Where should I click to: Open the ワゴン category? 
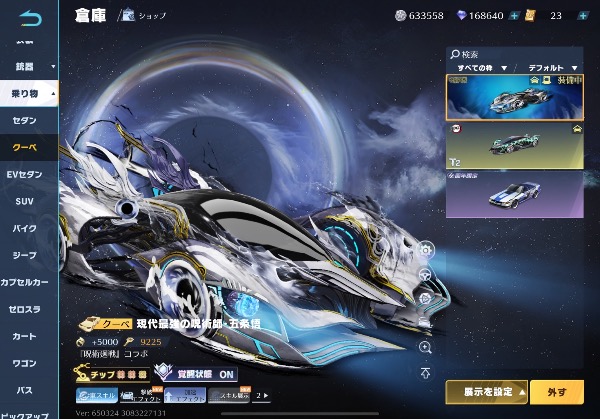coord(25,363)
